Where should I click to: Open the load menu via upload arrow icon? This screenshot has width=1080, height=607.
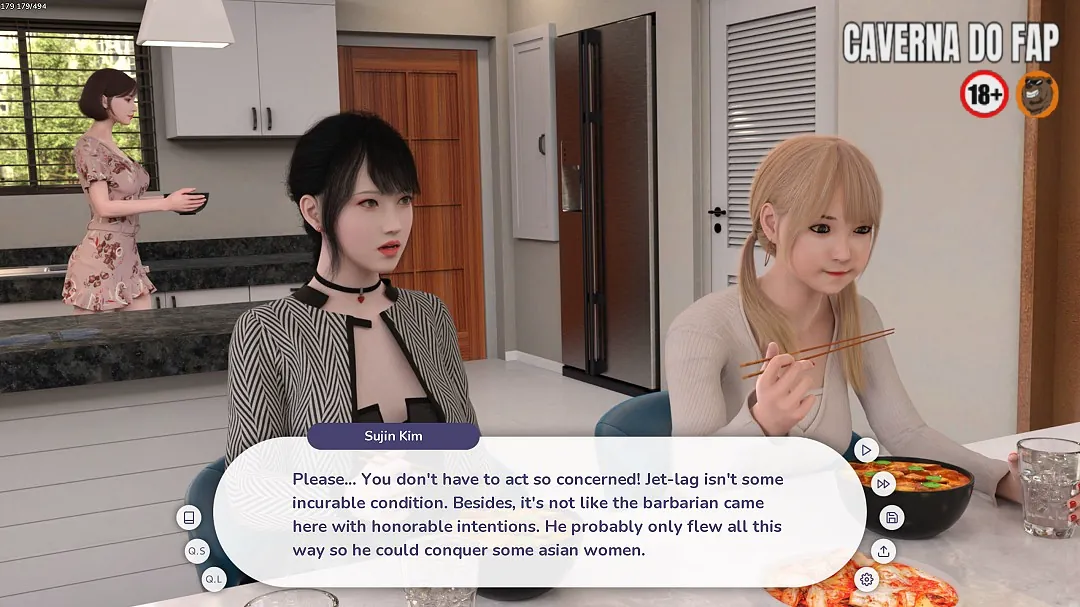pos(883,551)
